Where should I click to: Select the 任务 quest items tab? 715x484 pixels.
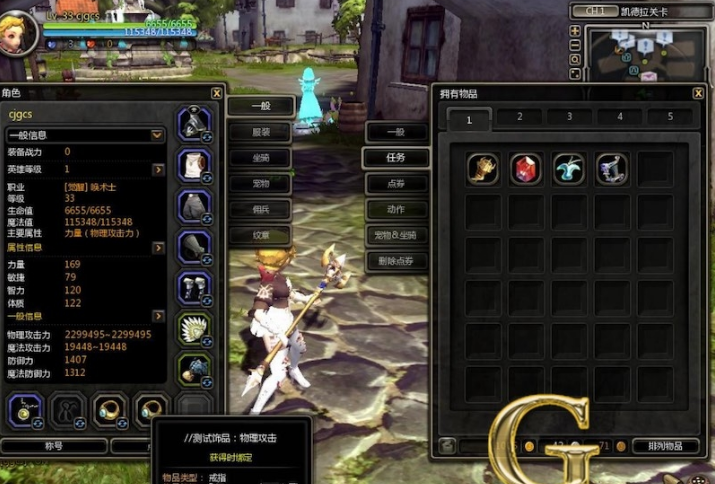[396, 158]
